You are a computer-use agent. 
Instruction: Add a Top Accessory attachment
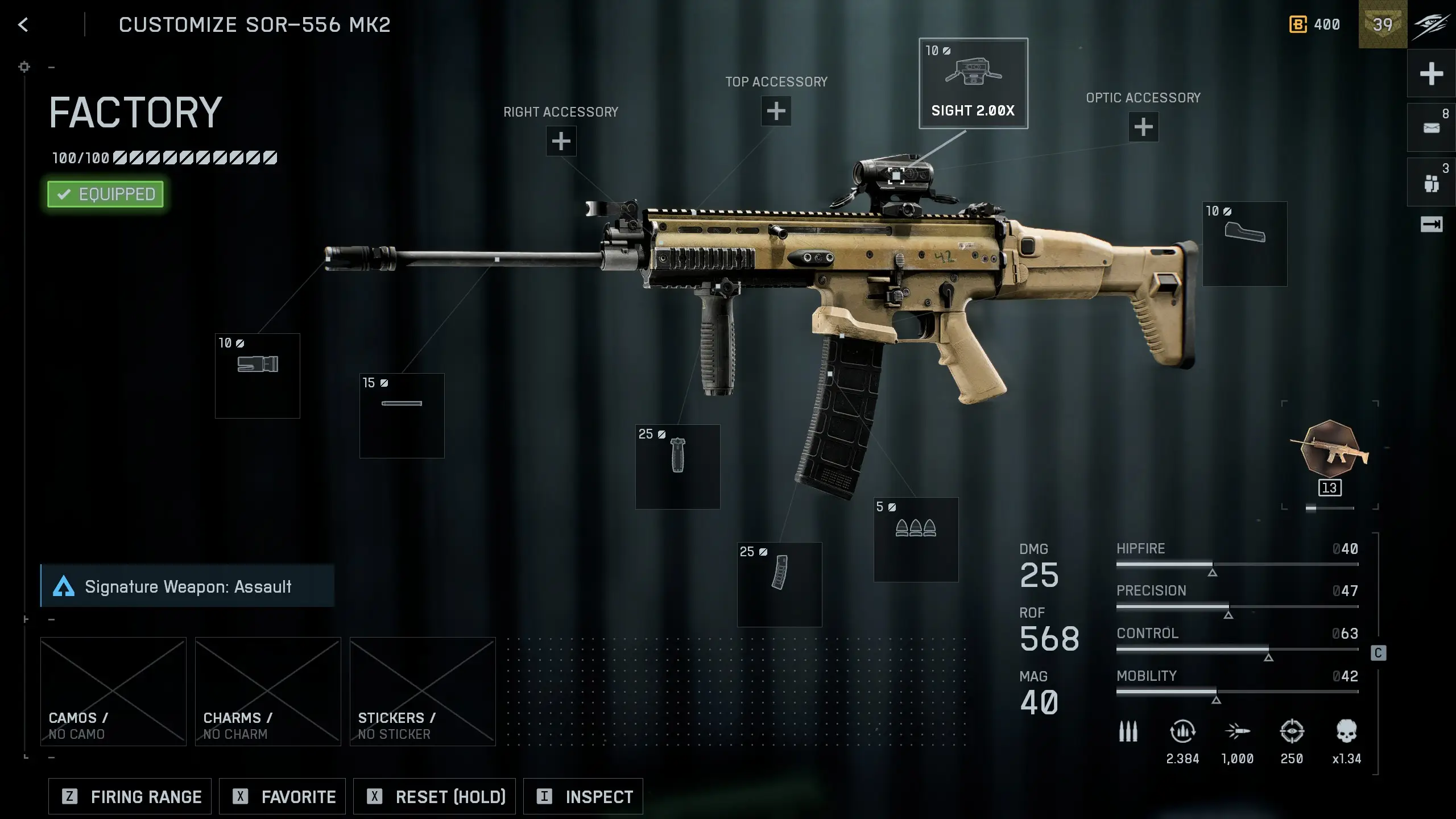point(776,111)
